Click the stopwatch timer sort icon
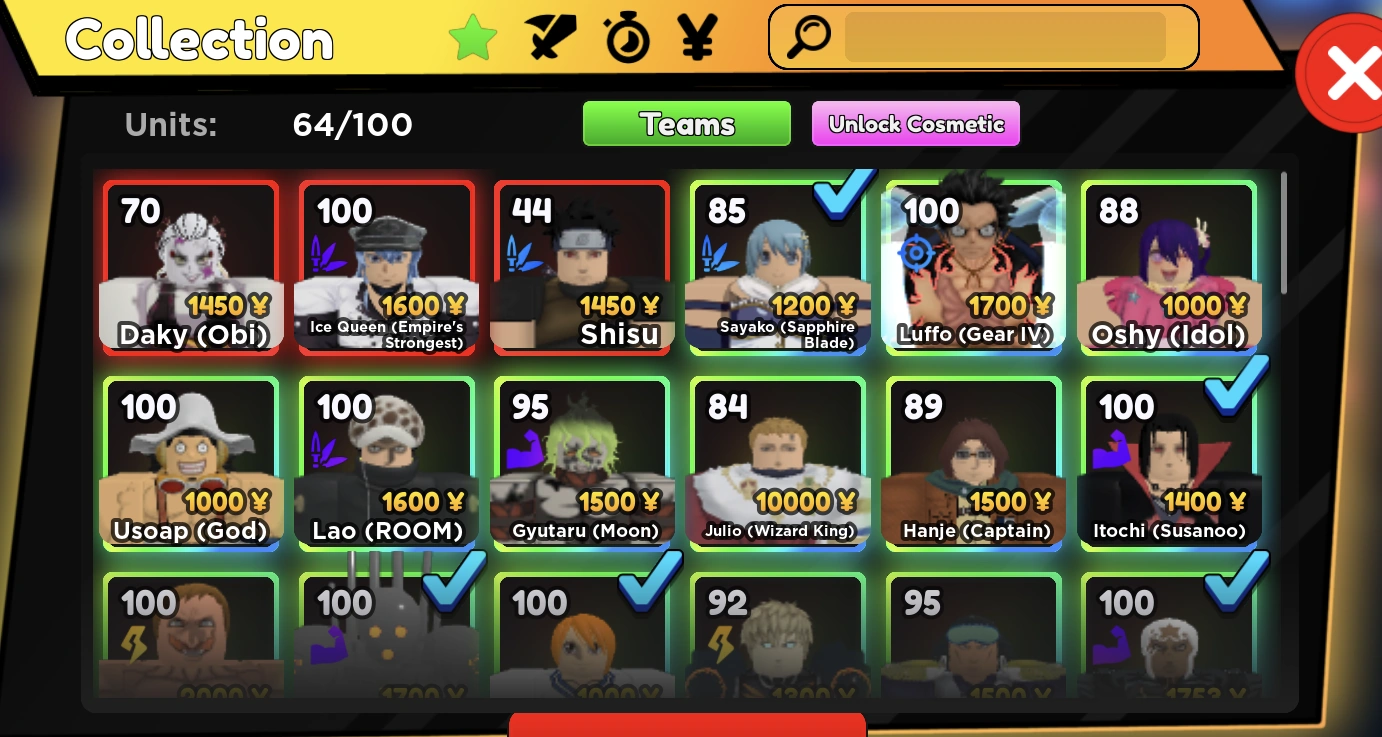Viewport: 1382px width, 737px height. (629, 37)
